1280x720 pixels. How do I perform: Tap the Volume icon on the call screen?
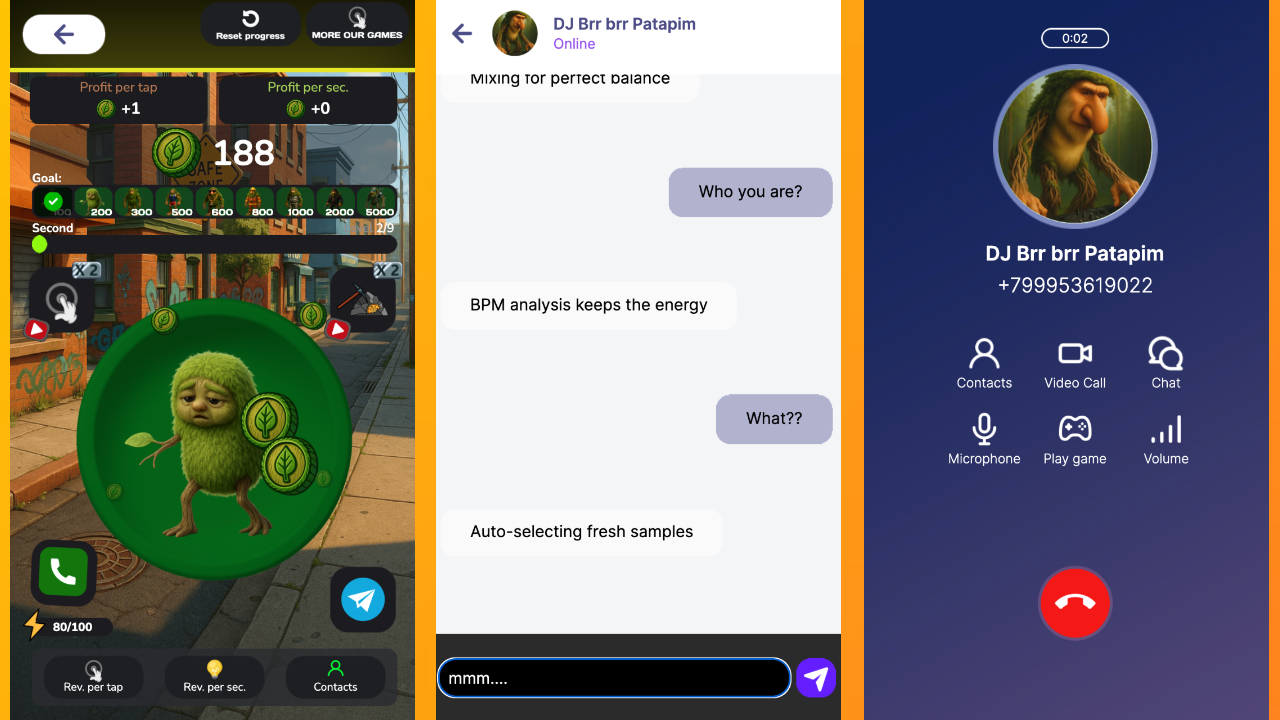pyautogui.click(x=1165, y=428)
